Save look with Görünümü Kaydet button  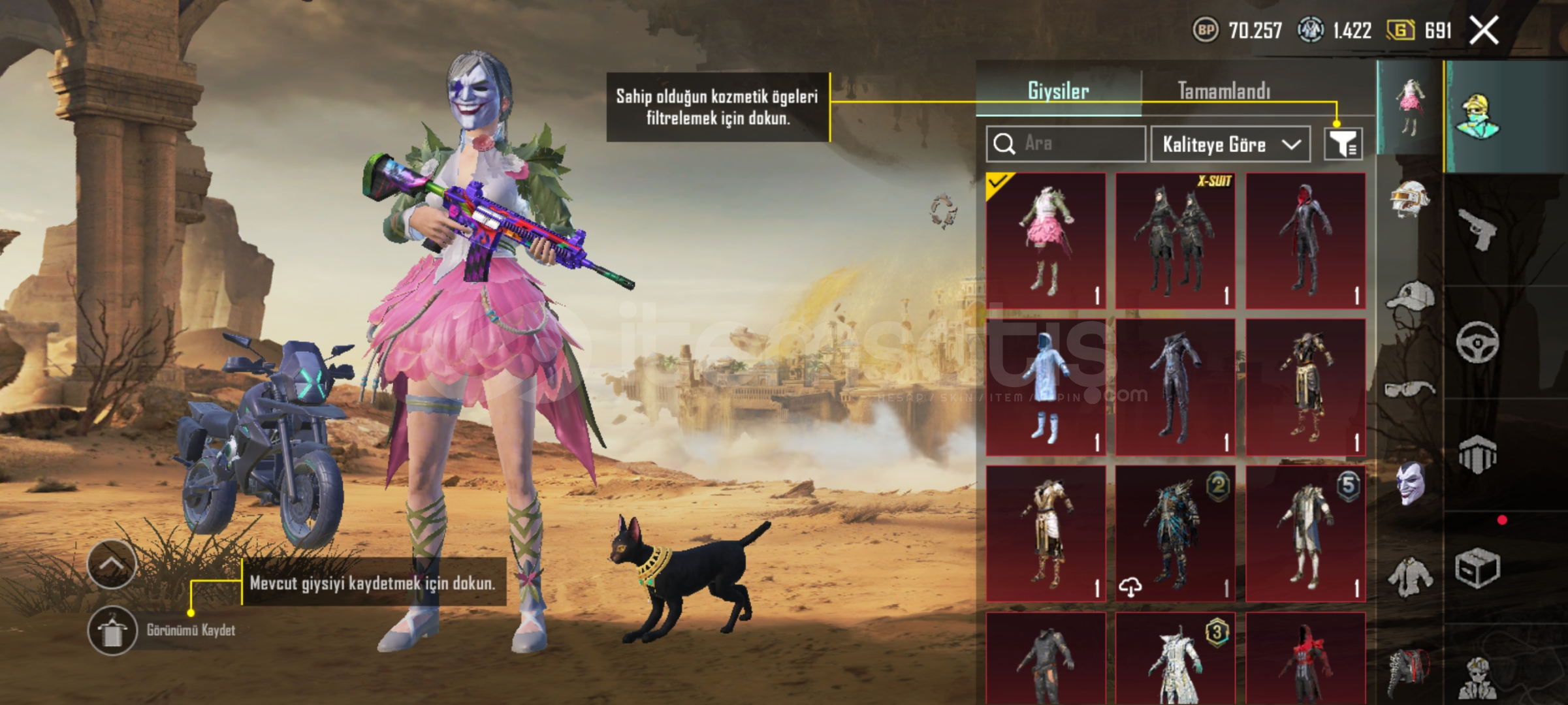112,631
